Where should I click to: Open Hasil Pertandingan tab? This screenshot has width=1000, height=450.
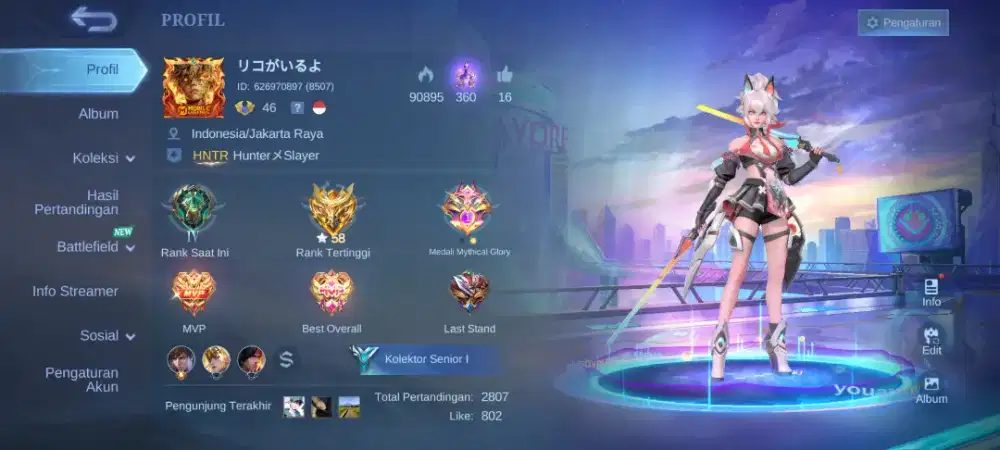coord(89,202)
